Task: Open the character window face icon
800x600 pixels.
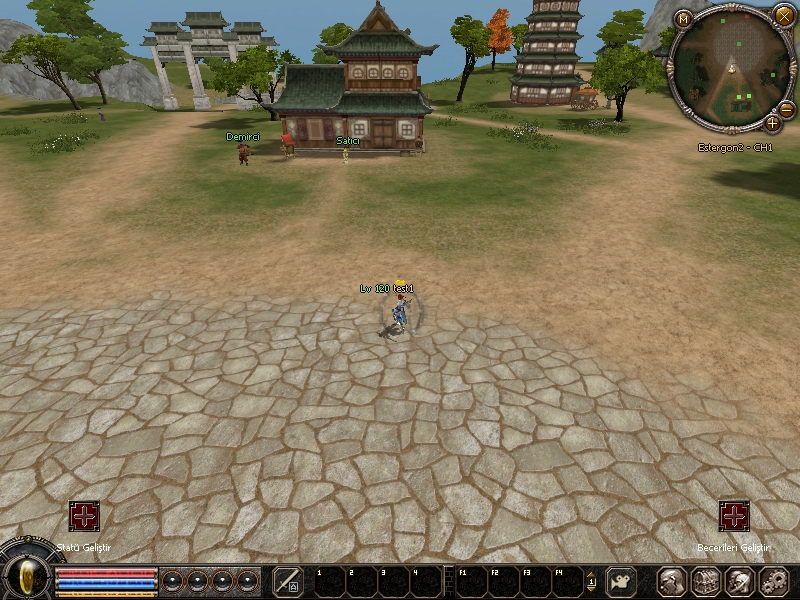Action: pos(671,581)
